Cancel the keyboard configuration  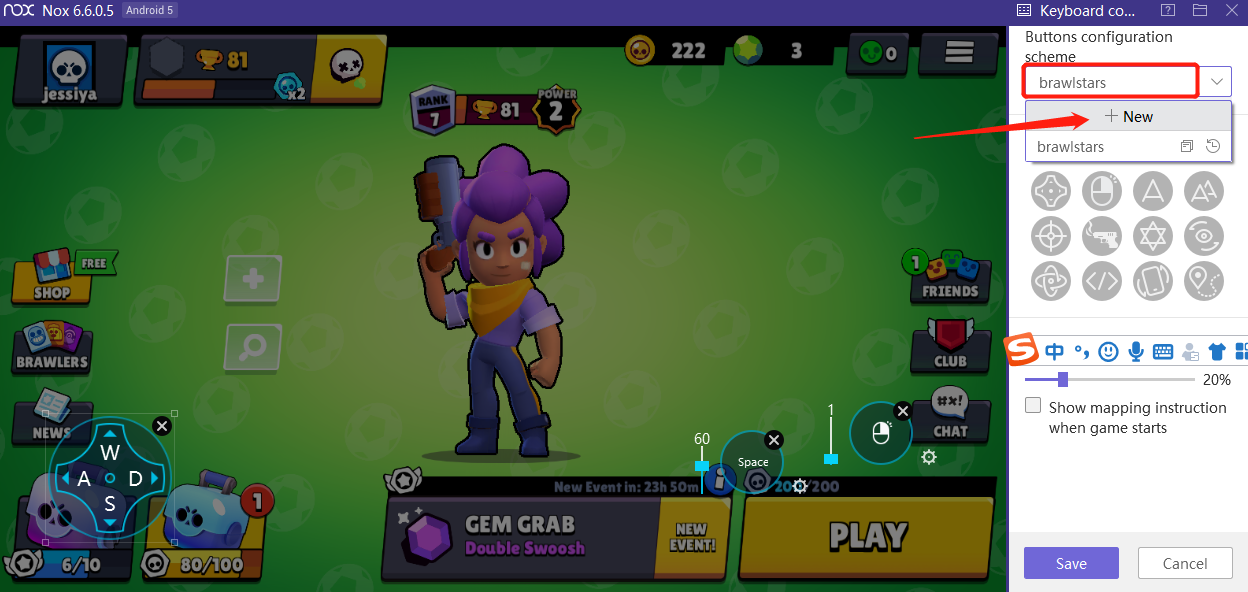[1185, 563]
